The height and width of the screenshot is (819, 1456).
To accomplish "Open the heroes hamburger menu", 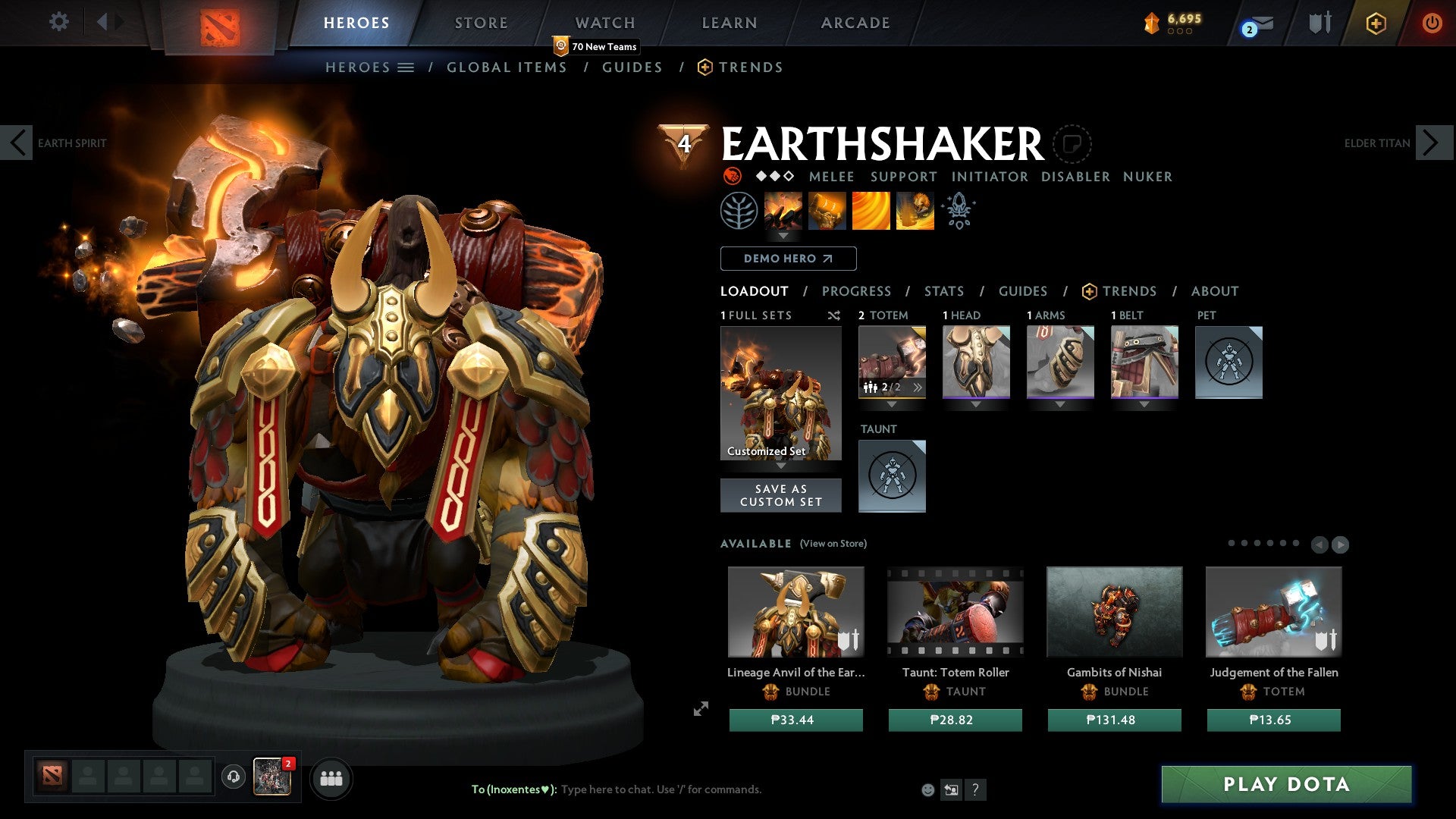I will [405, 67].
